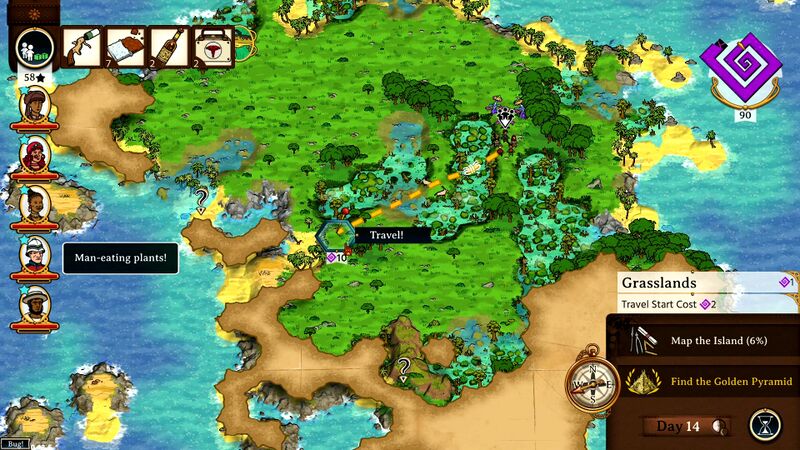Screen dimensions: 800x450
Task: Select the red-turbaned party member portrait
Action: [36, 154]
